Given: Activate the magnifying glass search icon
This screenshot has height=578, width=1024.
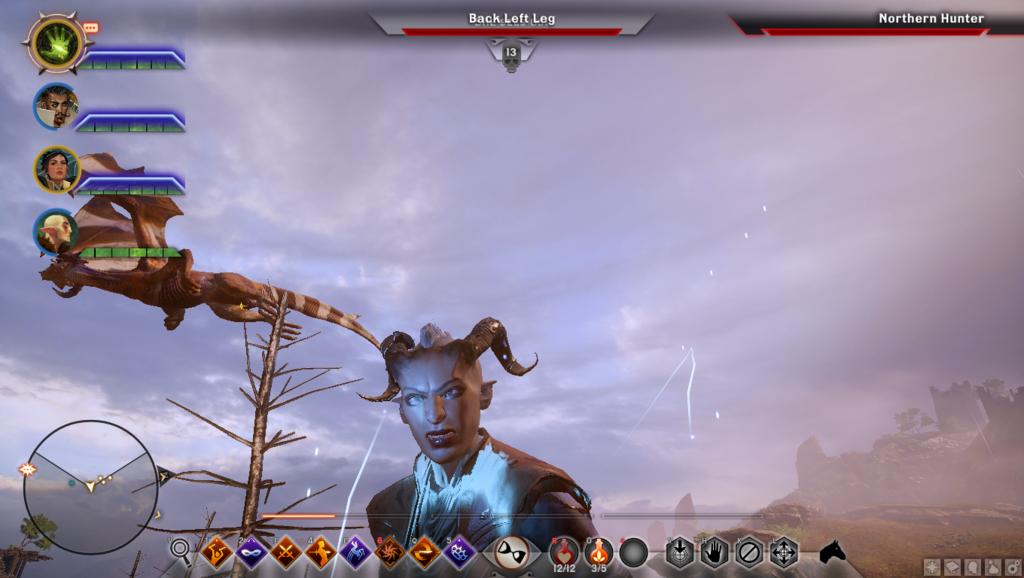Looking at the screenshot, I should (x=180, y=549).
